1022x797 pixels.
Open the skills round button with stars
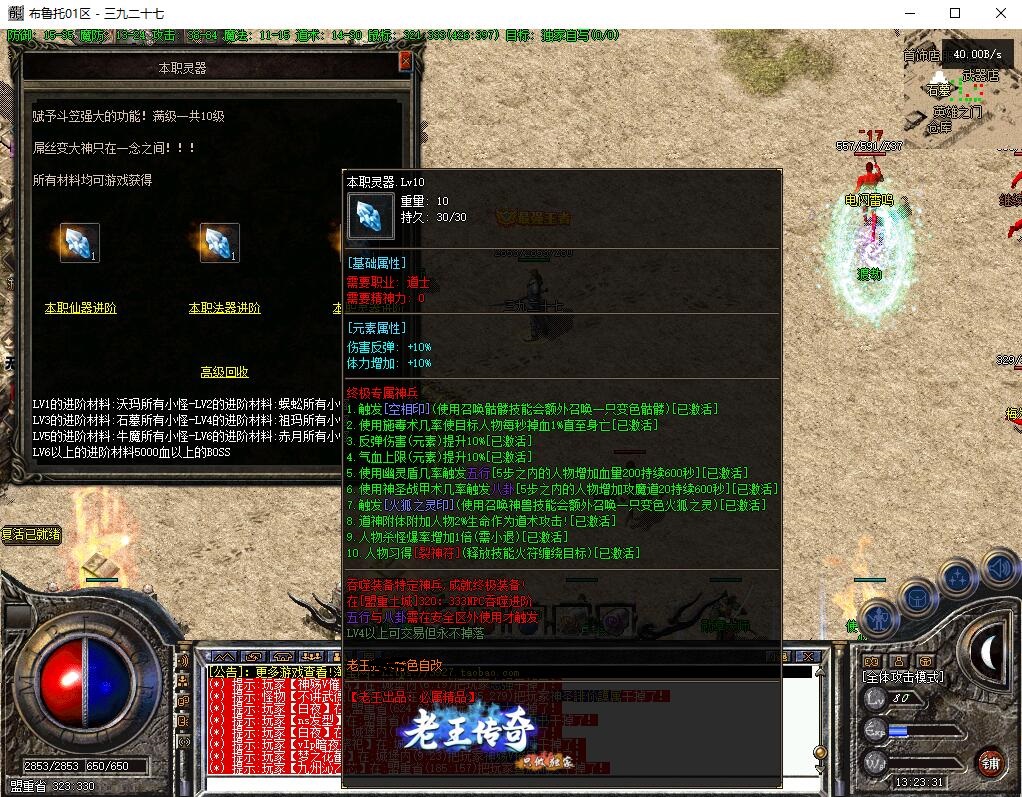point(958,578)
